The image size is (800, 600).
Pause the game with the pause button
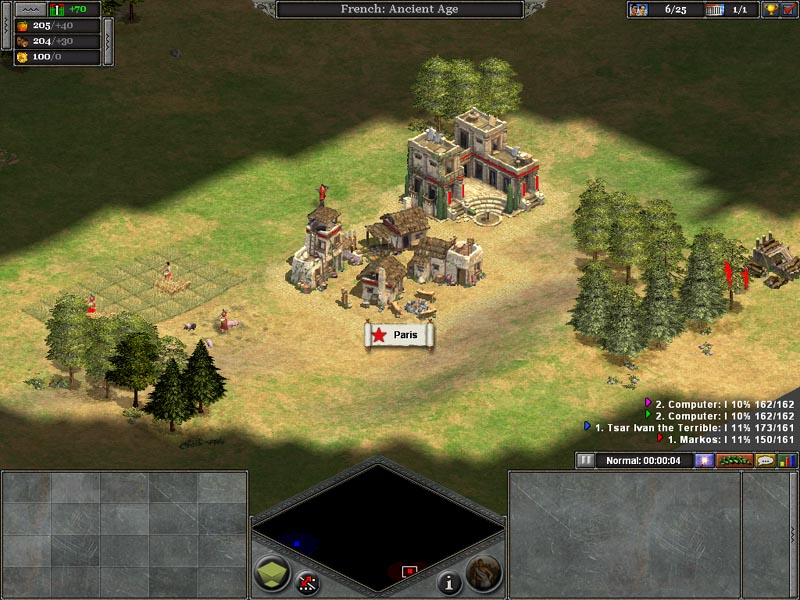586,461
